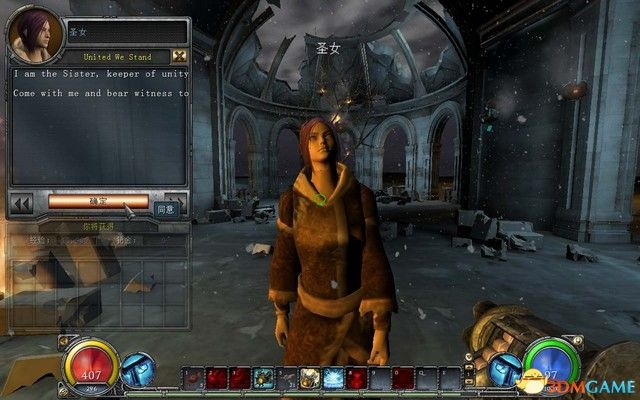Use the pale white hotbar skill icon
Viewport: 640px width, 400px height.
(x=309, y=378)
